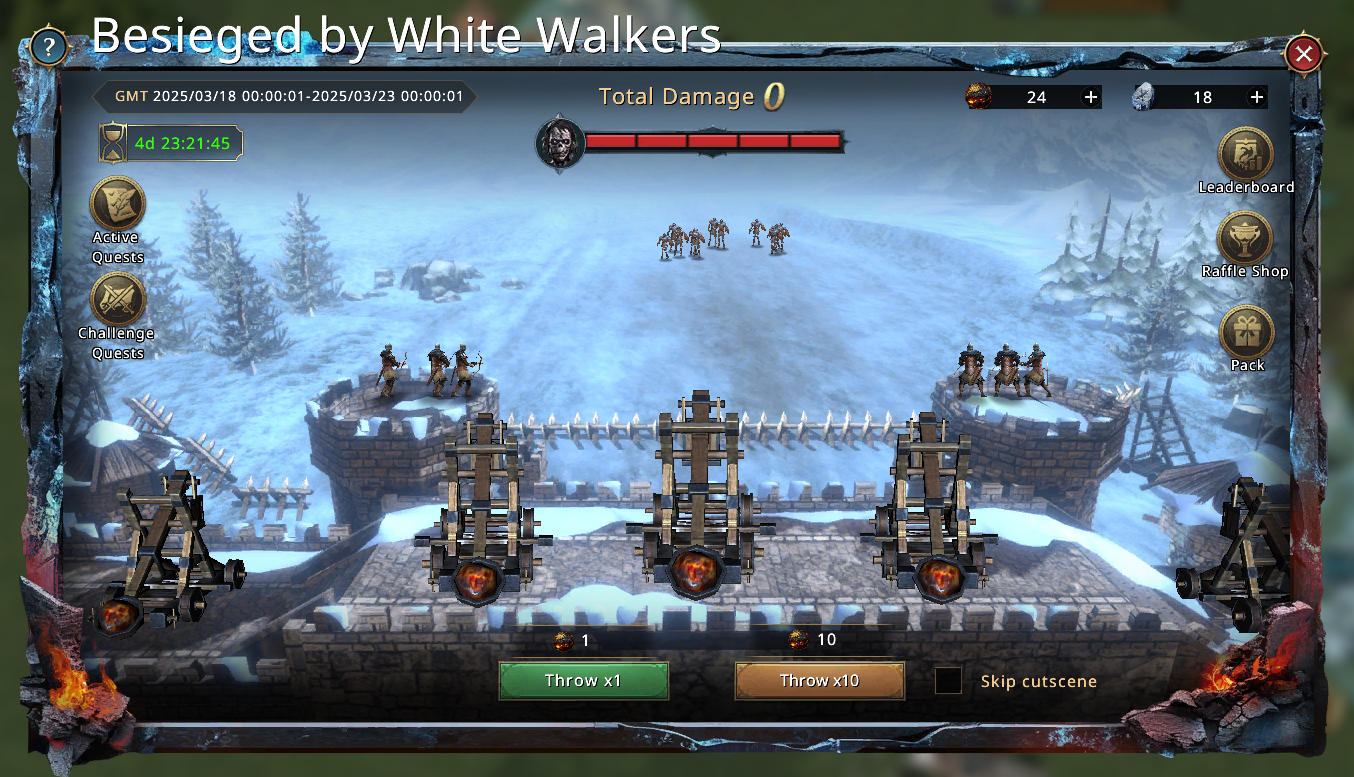Click the Throw x10 button

click(x=819, y=681)
